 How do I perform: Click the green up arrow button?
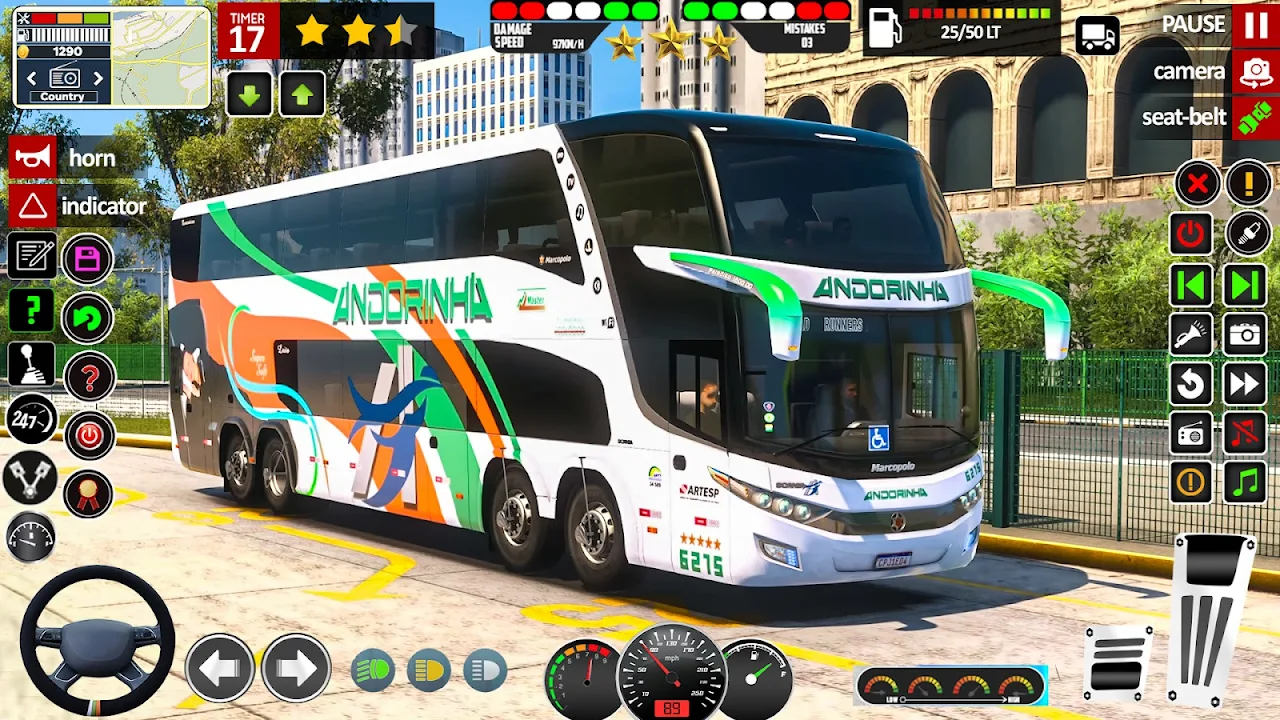pos(302,95)
